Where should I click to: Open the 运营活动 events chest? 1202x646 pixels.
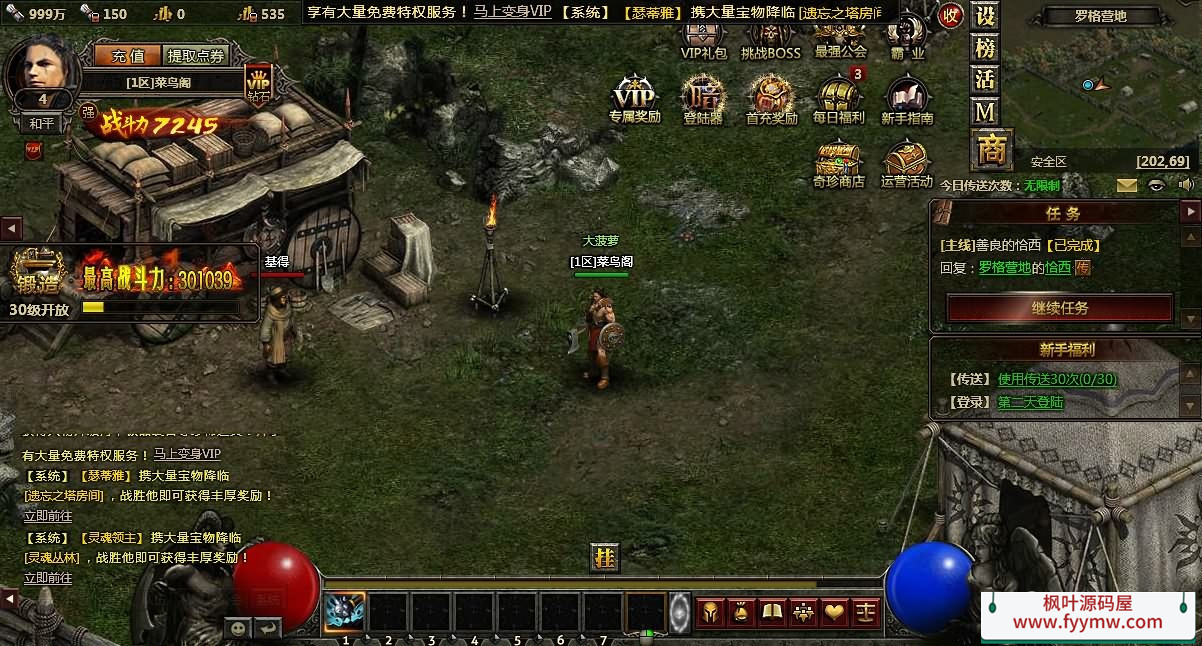pos(906,161)
